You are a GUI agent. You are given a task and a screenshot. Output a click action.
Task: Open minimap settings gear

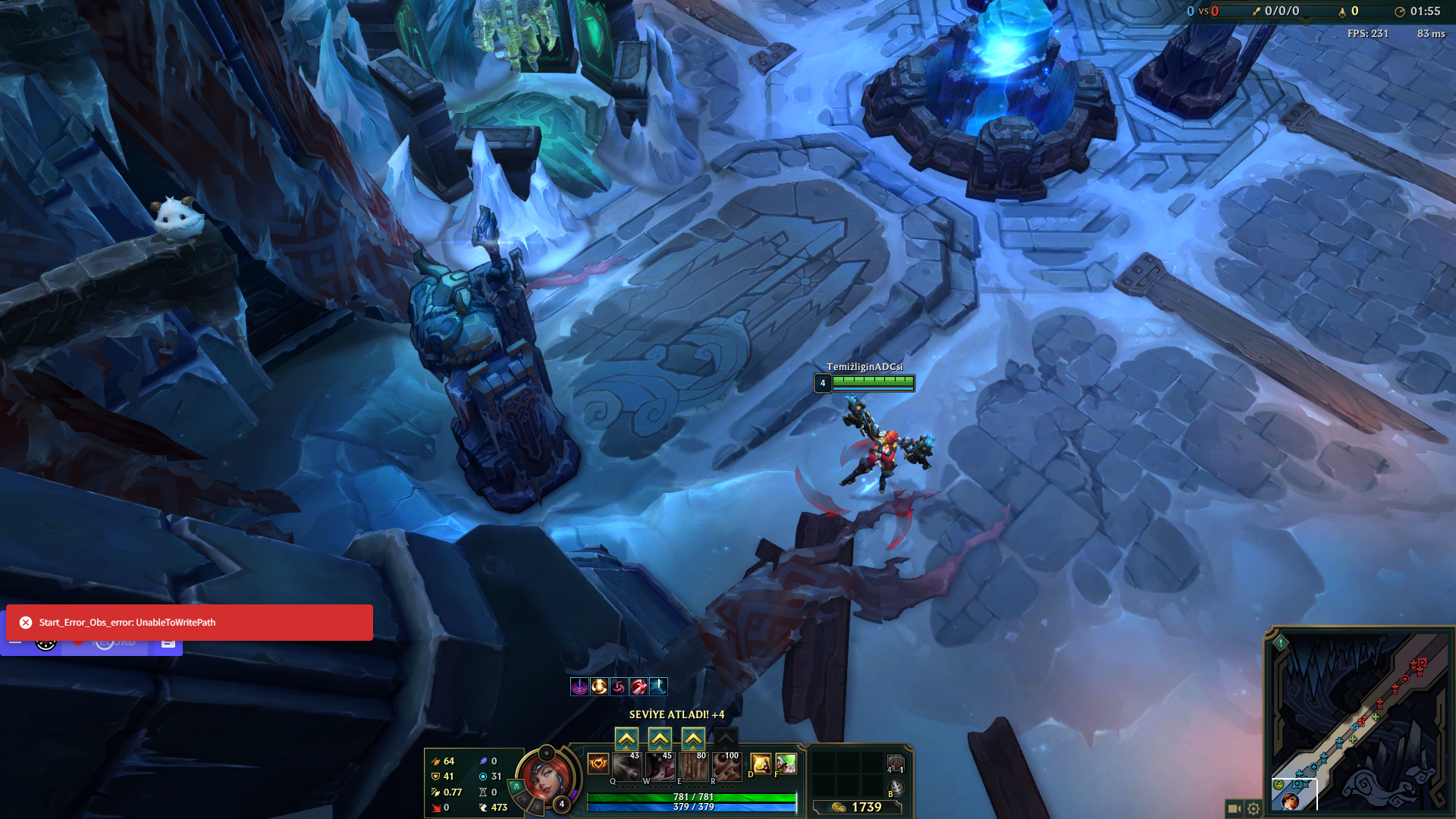[1254, 808]
